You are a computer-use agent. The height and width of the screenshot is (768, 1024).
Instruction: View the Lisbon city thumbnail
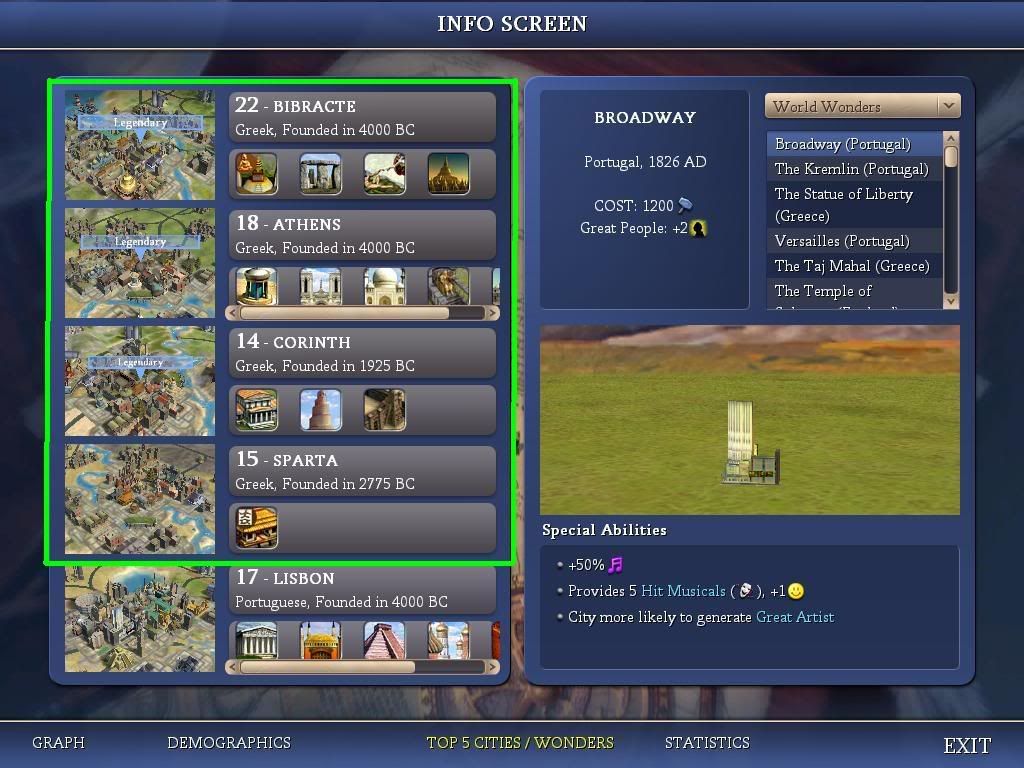pyautogui.click(x=140, y=619)
